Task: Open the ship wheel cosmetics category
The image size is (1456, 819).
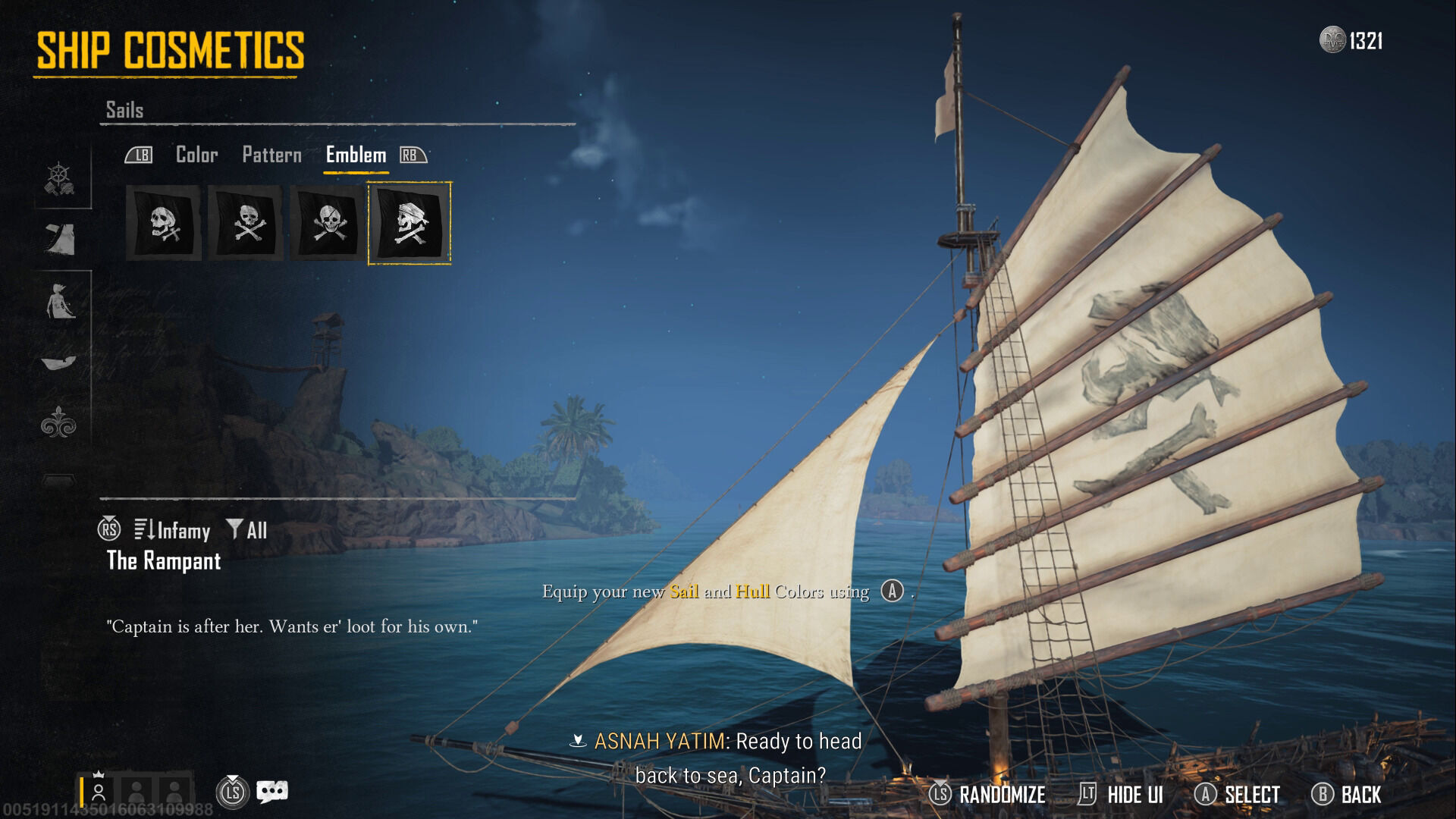Action: tap(59, 180)
